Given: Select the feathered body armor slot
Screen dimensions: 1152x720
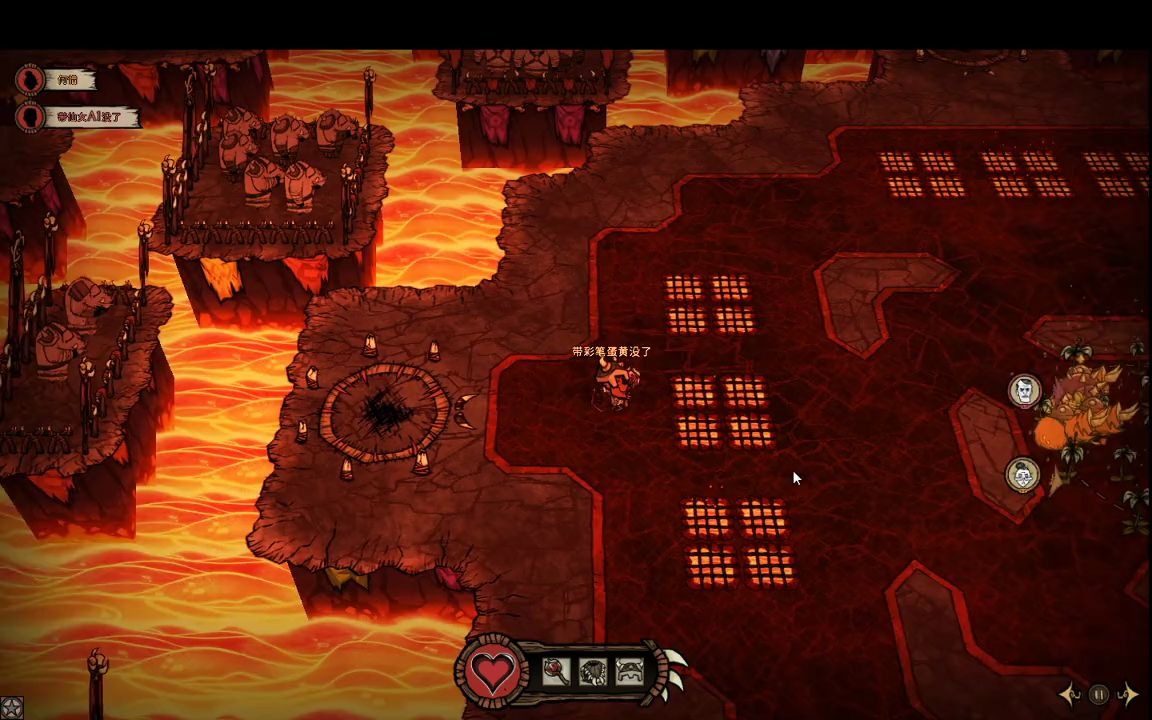Looking at the screenshot, I should pos(593,672).
